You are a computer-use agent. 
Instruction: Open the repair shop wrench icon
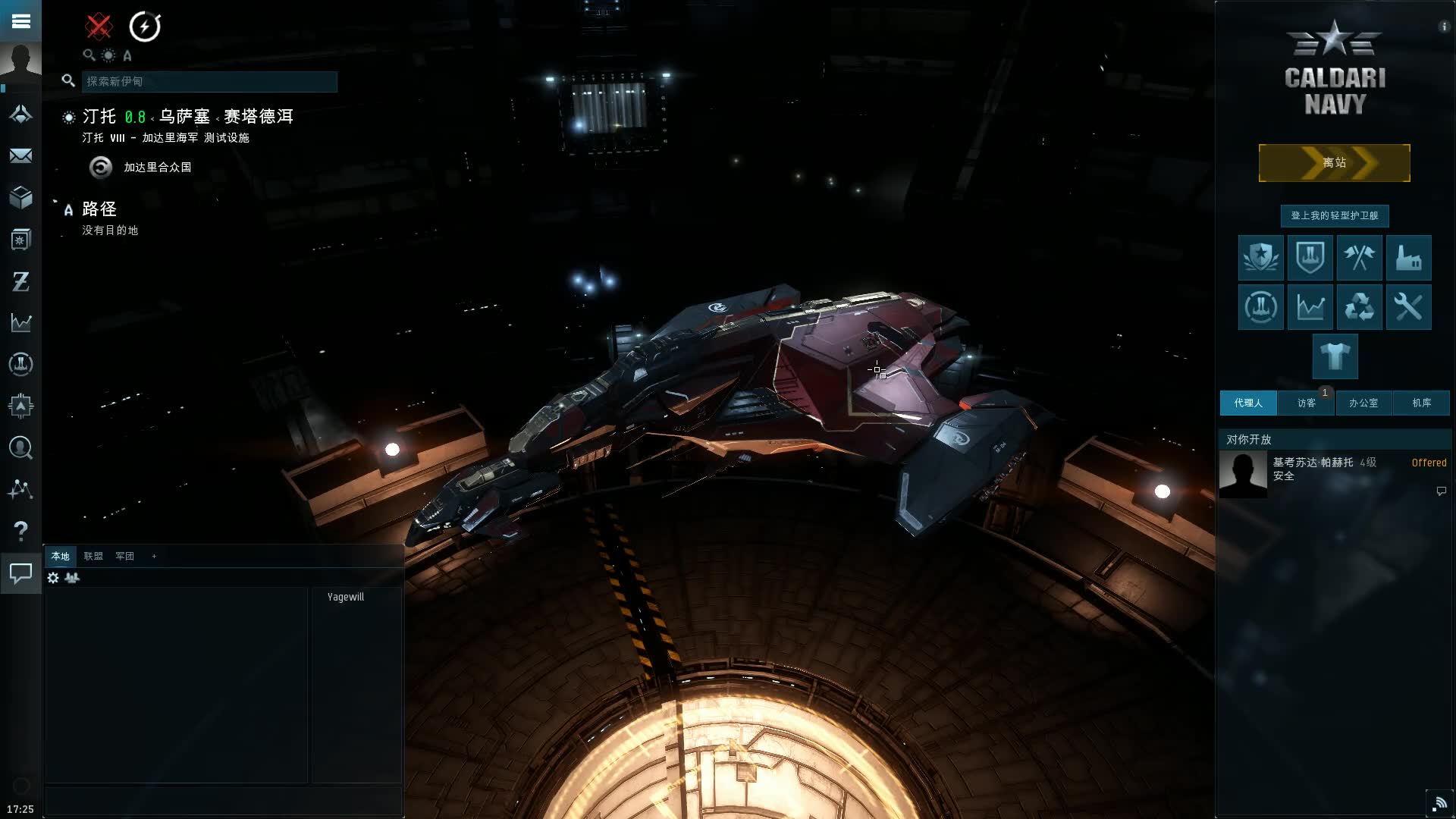click(x=1408, y=307)
